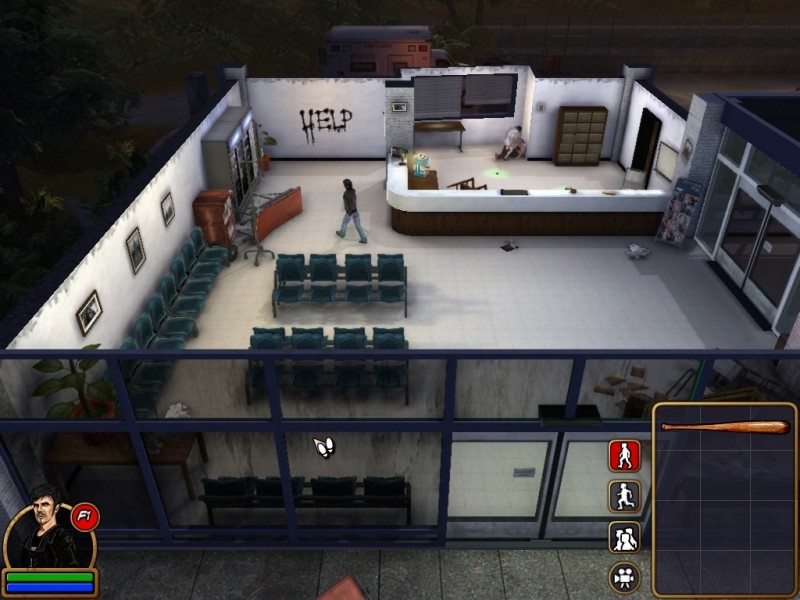Click the film camera icon
The image size is (800, 600).
pyautogui.click(x=624, y=577)
